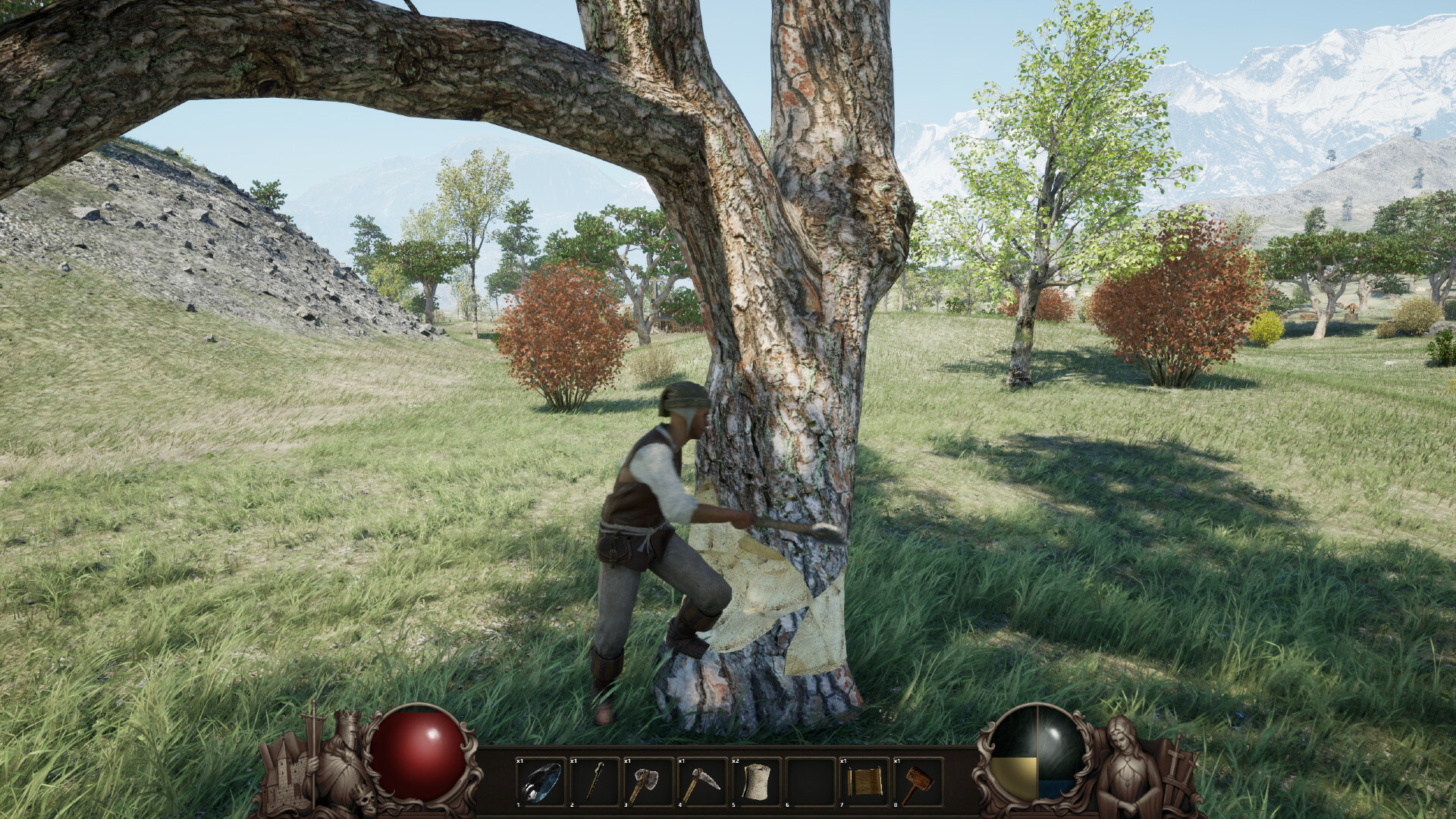Click the yellow quadrant of the resource wheel
The width and height of the screenshot is (1456, 819).
(x=1015, y=777)
